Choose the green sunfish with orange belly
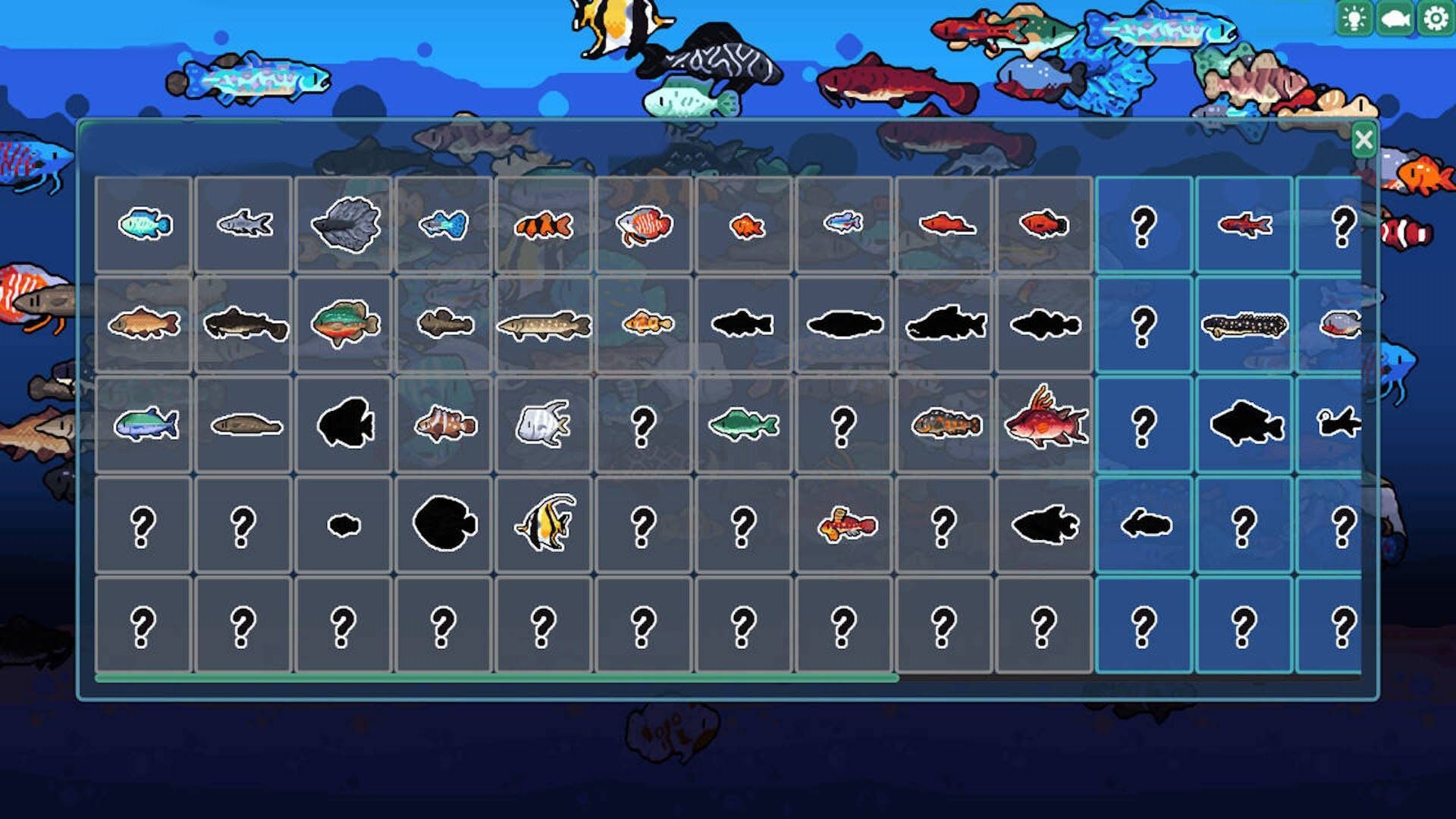This screenshot has width=1456, height=819. (344, 324)
